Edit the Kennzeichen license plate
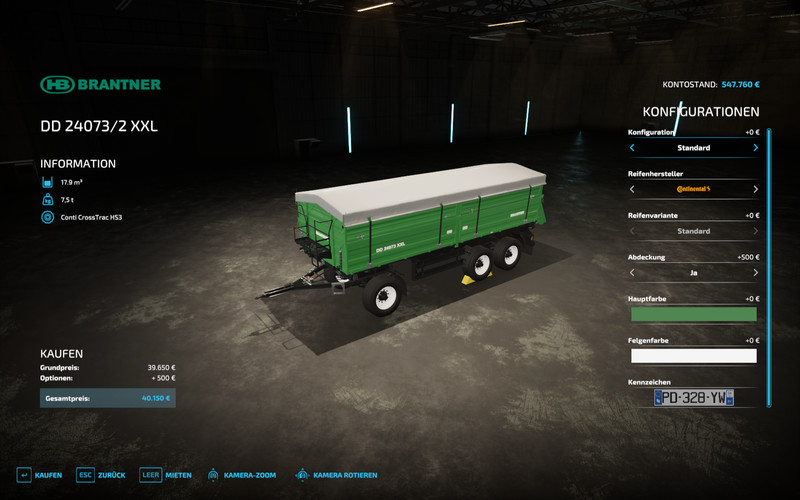The width and height of the screenshot is (800, 500). (x=693, y=398)
